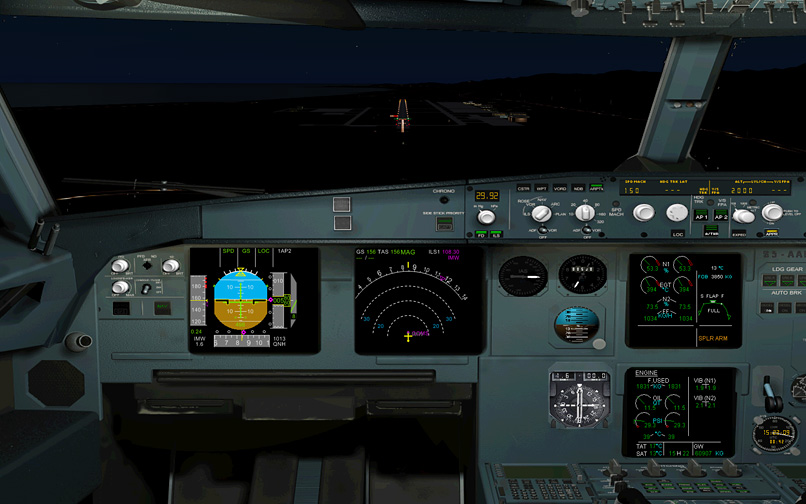
Task: Push the EXPED expedite button
Action: 740,233
